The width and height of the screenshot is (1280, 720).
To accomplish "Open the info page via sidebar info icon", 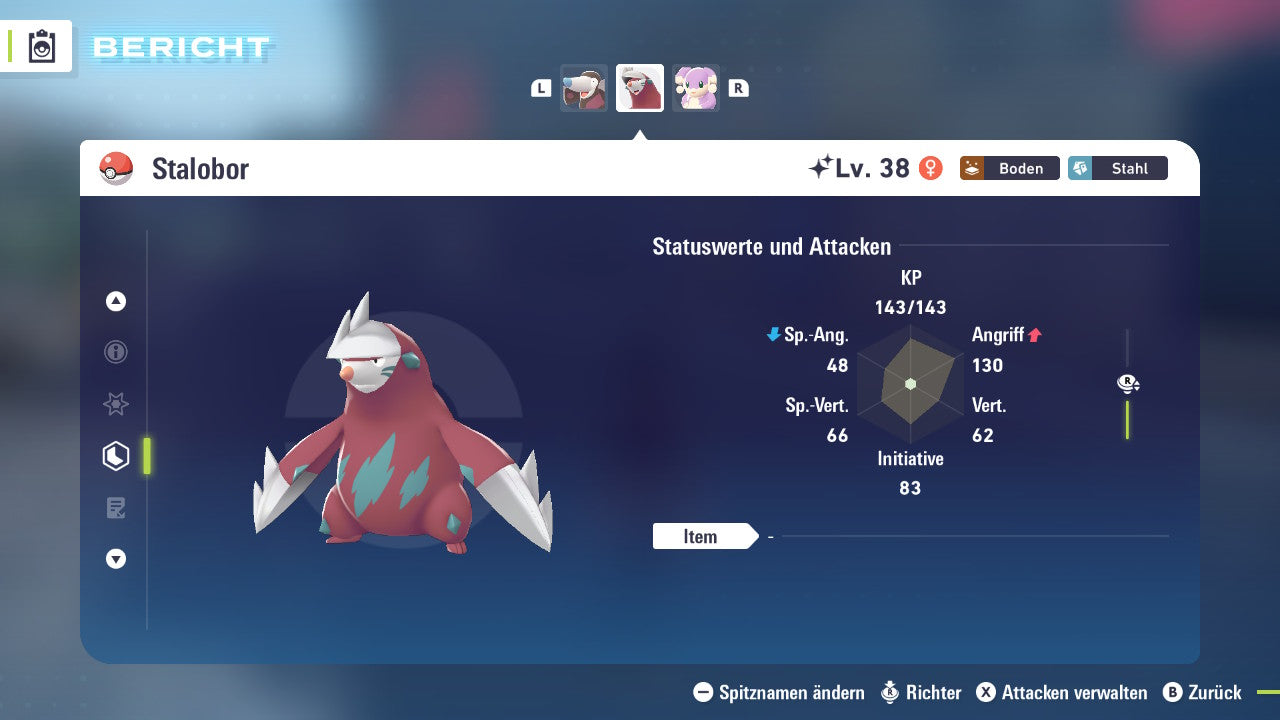I will click(x=115, y=352).
